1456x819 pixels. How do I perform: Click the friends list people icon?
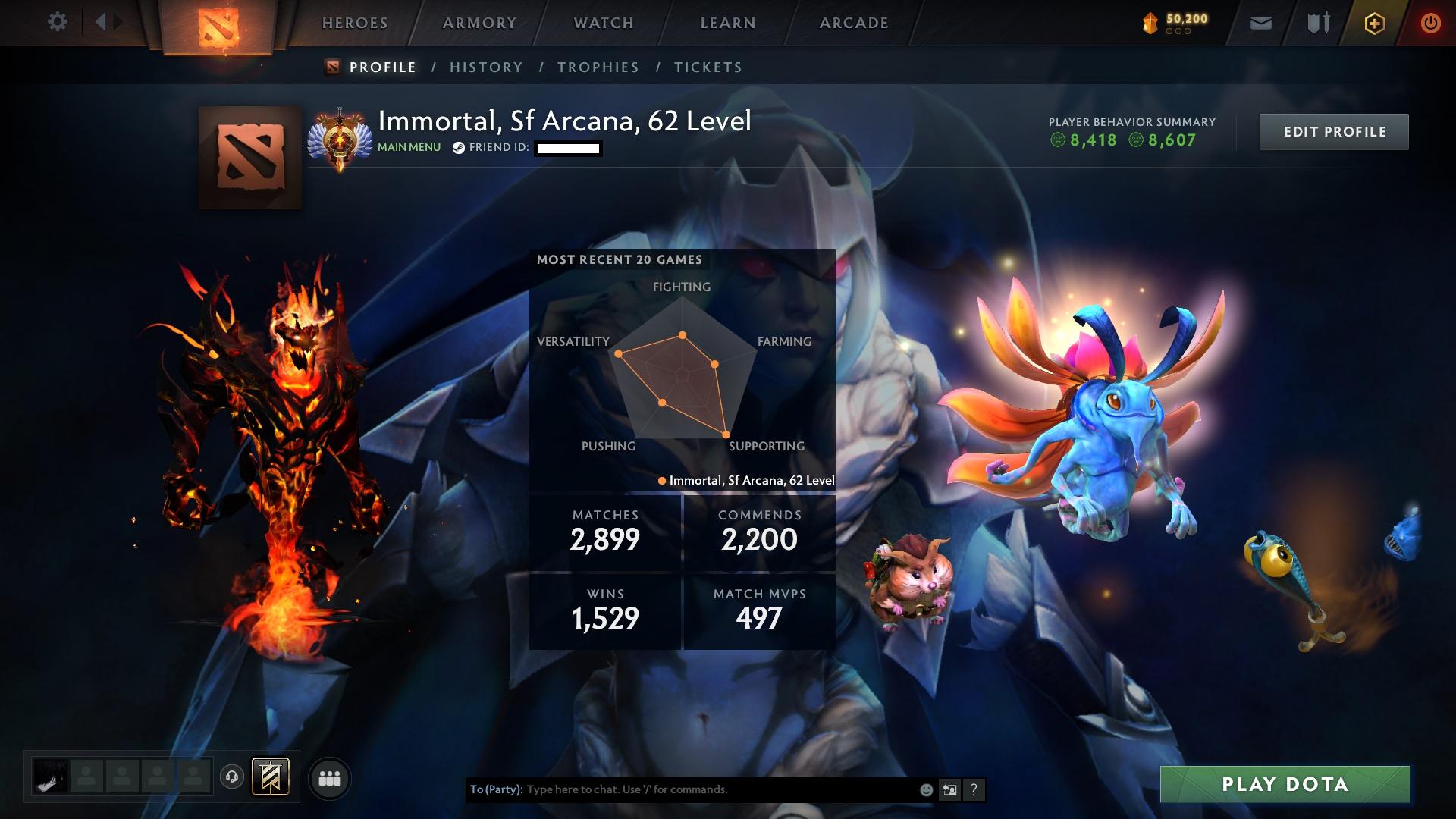tap(330, 778)
